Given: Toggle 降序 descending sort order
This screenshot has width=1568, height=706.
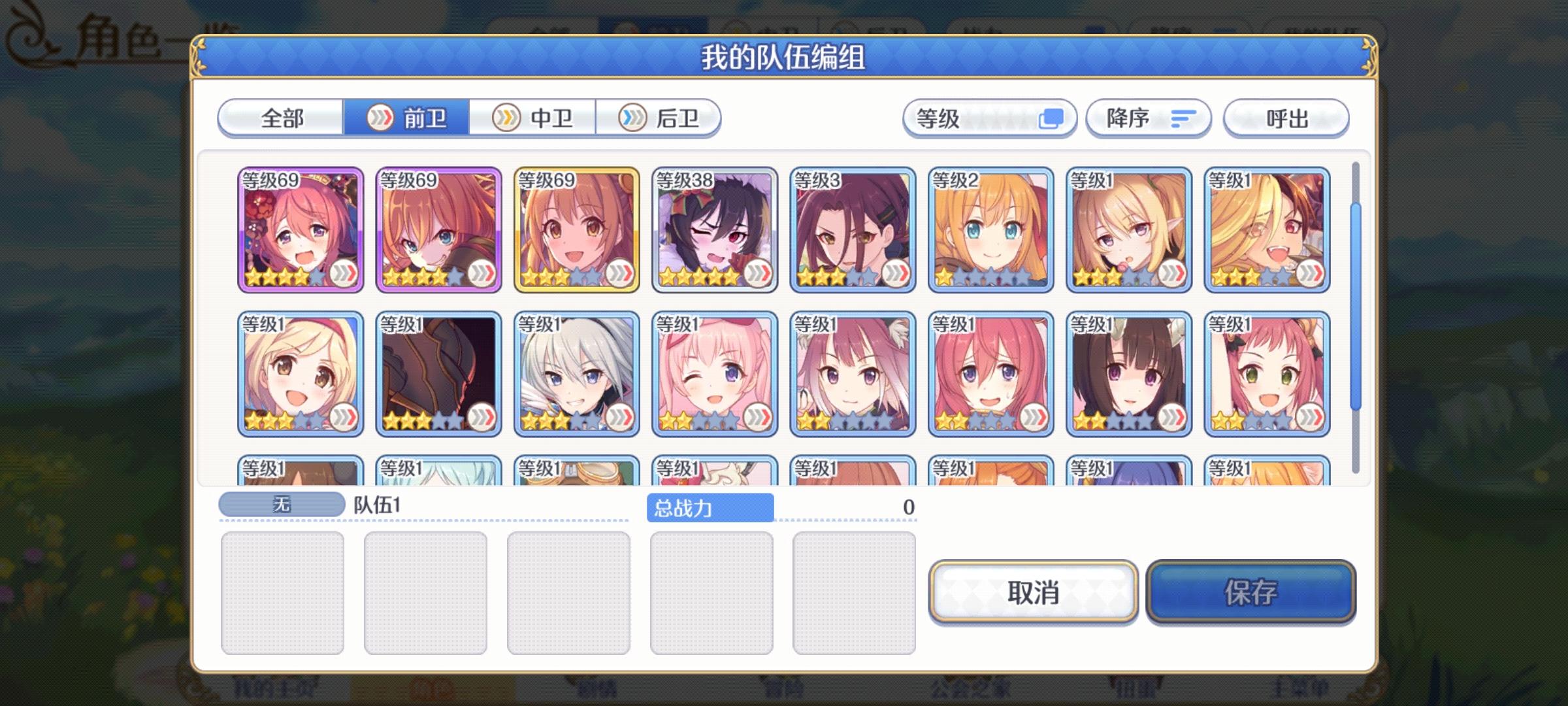Looking at the screenshot, I should click(1149, 118).
